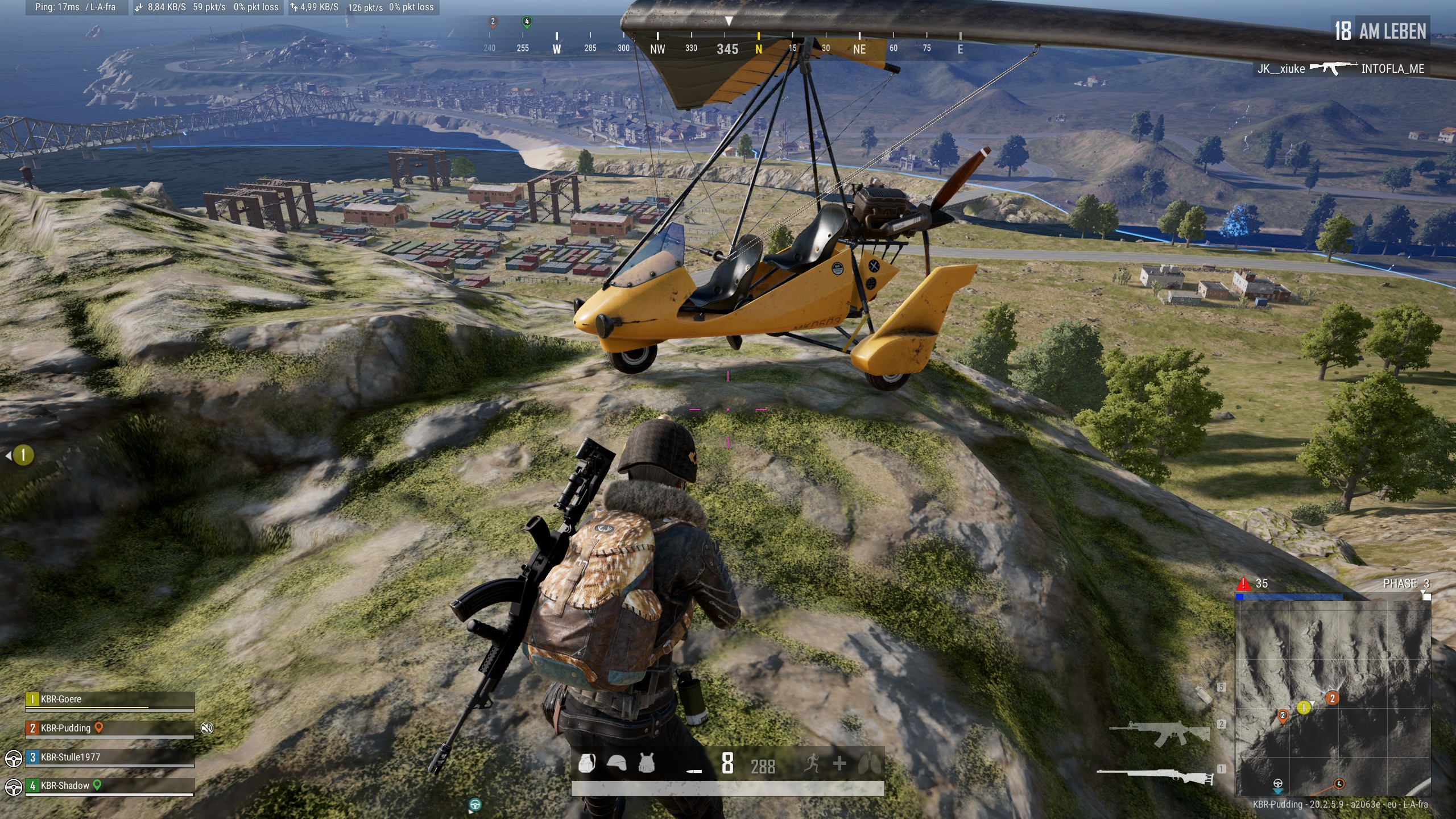
Task: Click the helmet equipment icon
Action: [617, 763]
